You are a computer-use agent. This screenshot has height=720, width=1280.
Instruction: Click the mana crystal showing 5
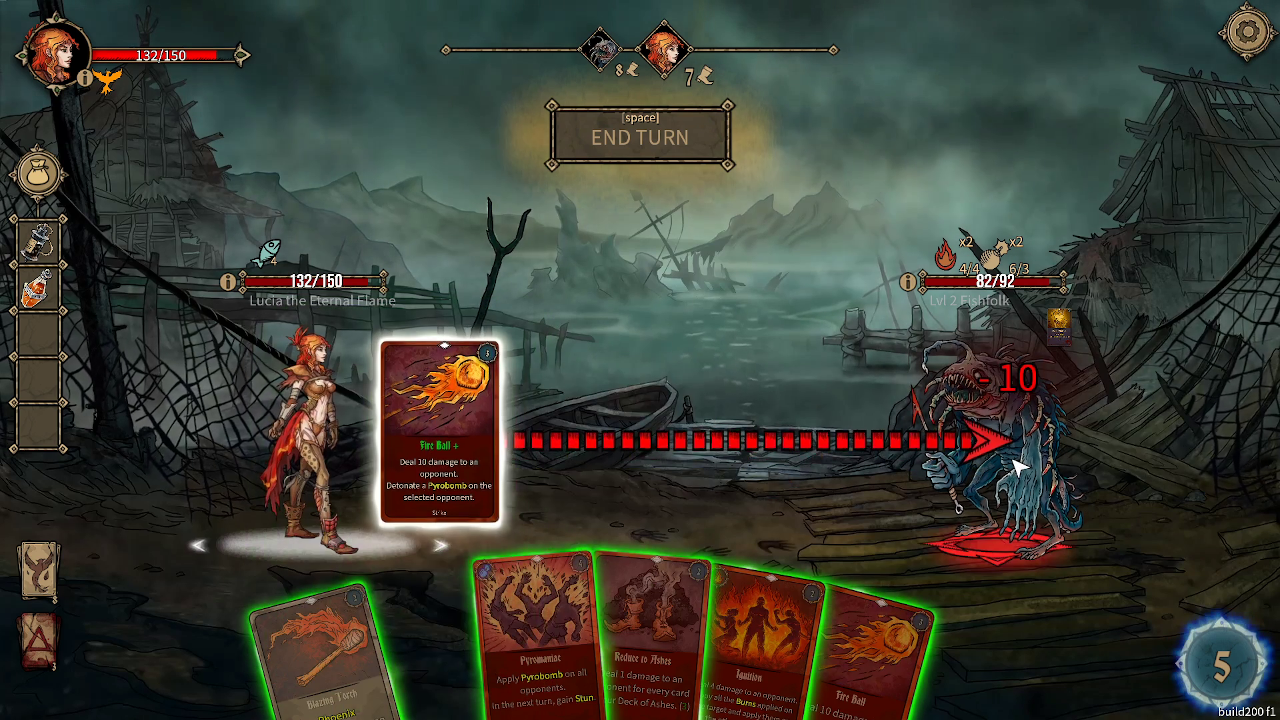1220,662
